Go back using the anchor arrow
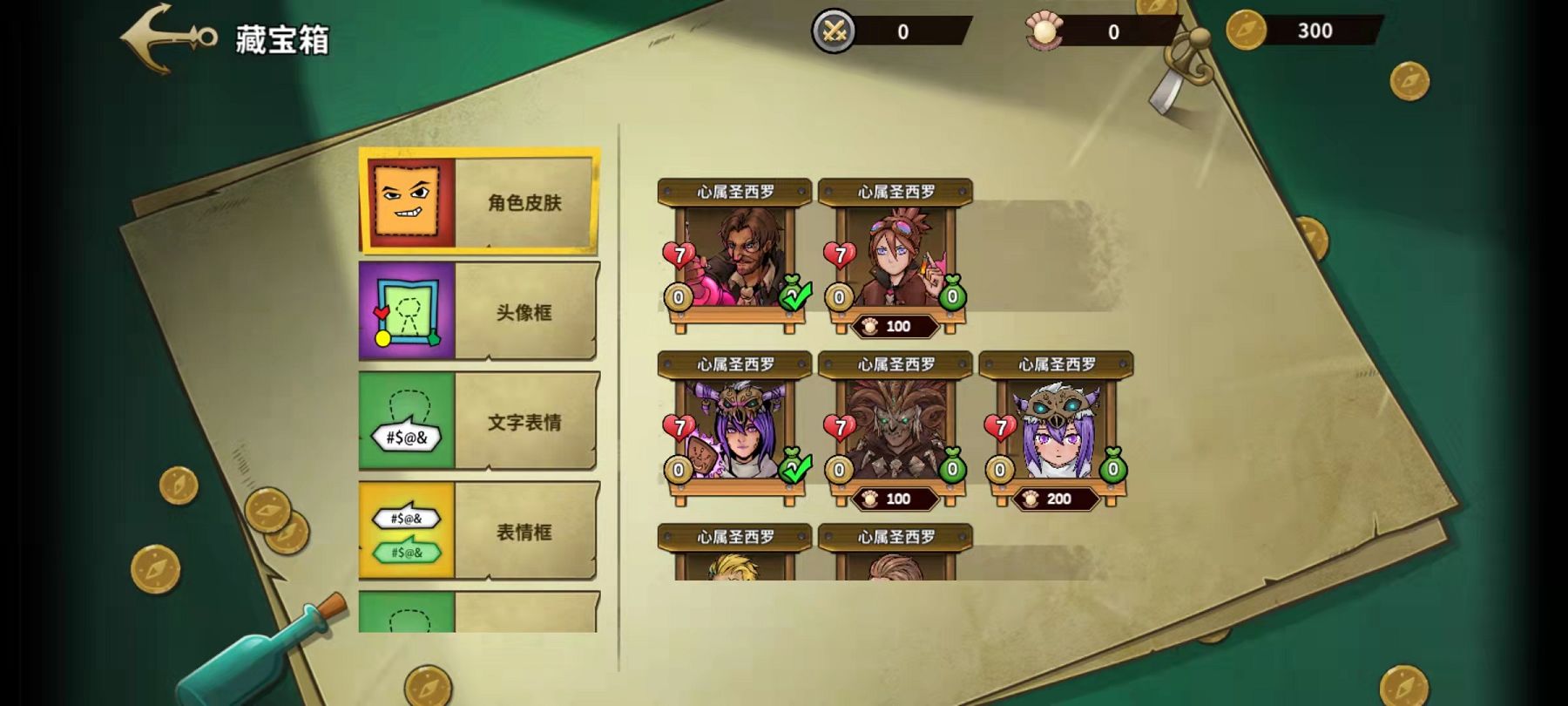1568x706 pixels. [x=168, y=38]
